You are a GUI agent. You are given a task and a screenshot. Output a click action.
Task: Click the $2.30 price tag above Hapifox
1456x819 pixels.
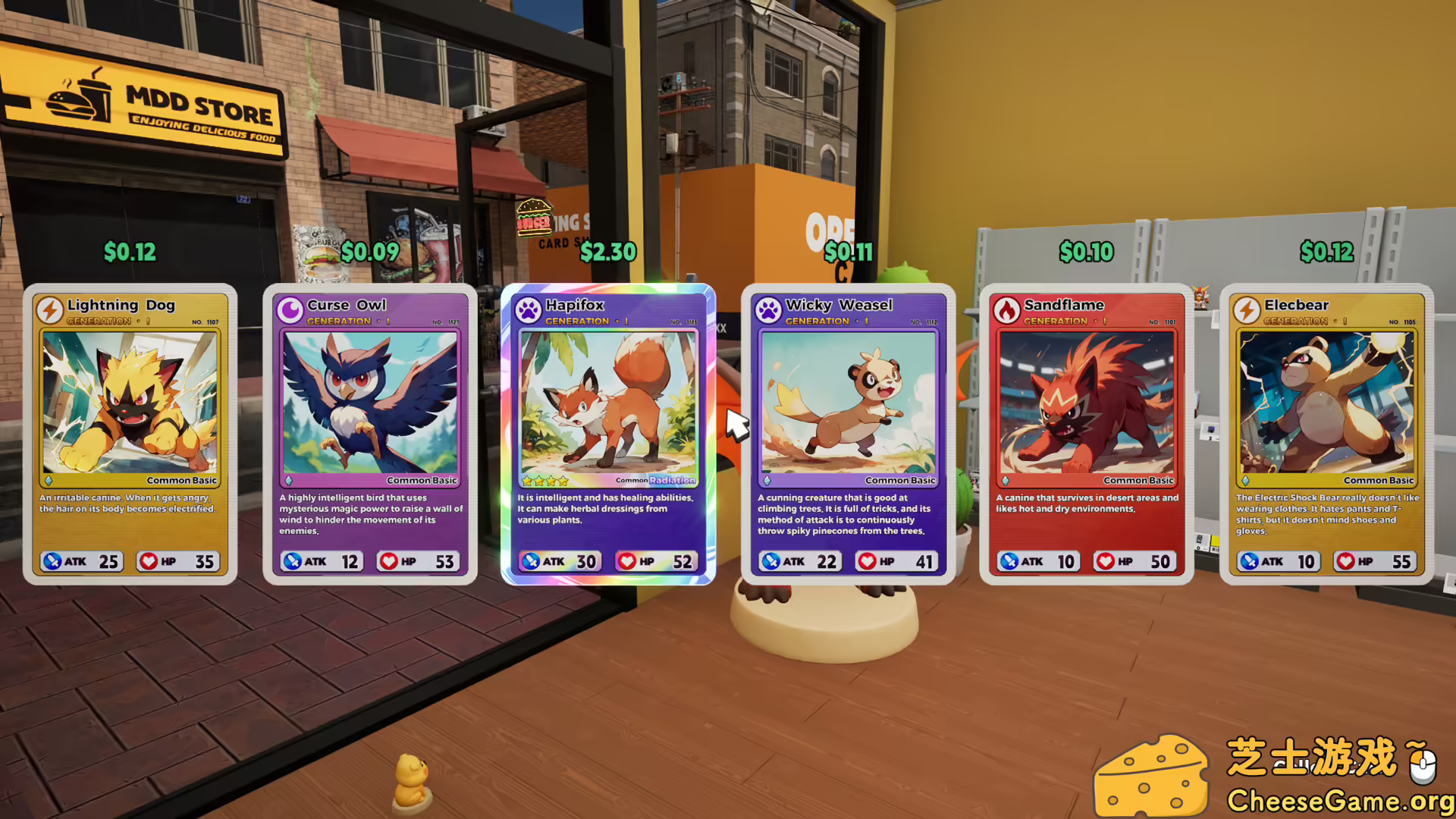(609, 252)
